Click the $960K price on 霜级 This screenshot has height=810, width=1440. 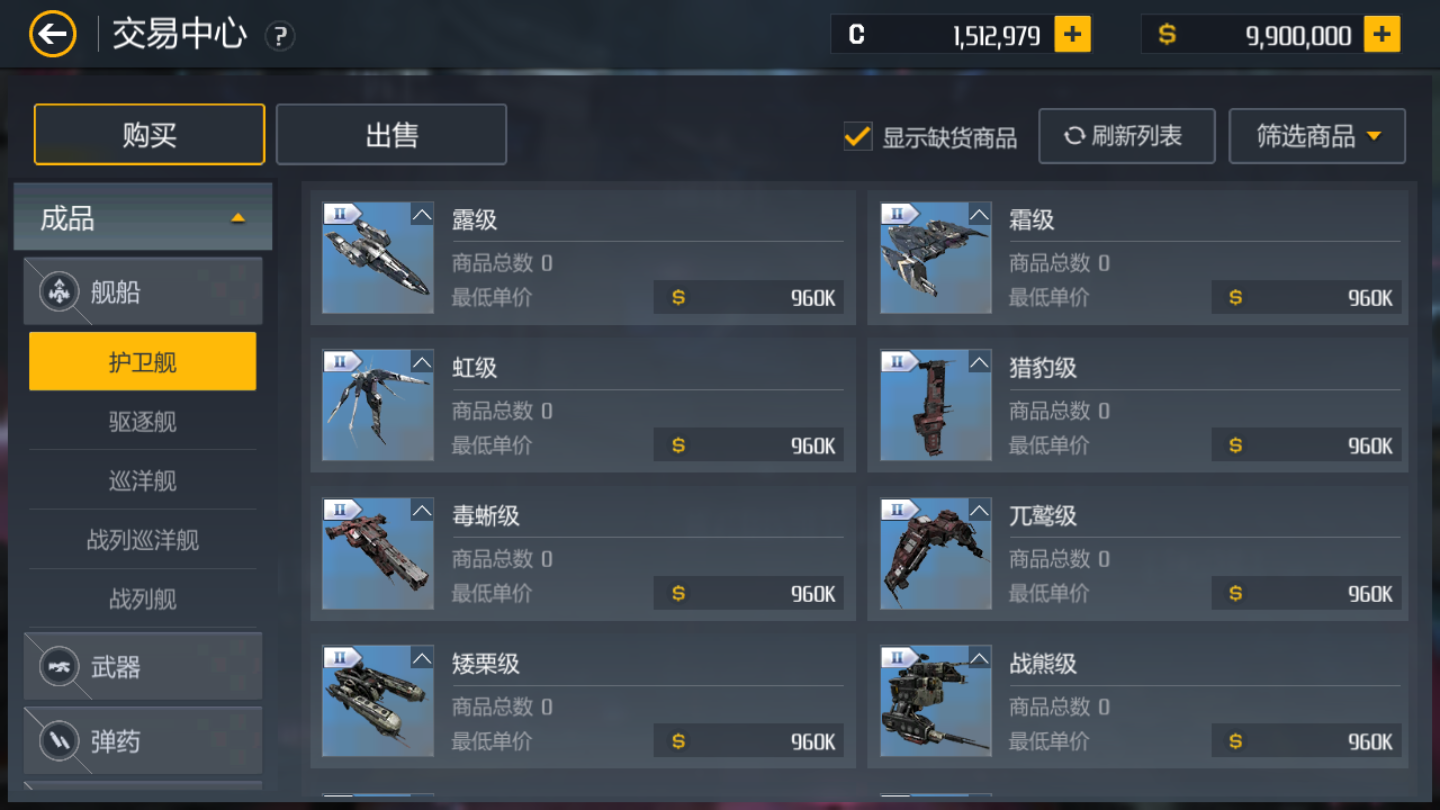click(1306, 297)
